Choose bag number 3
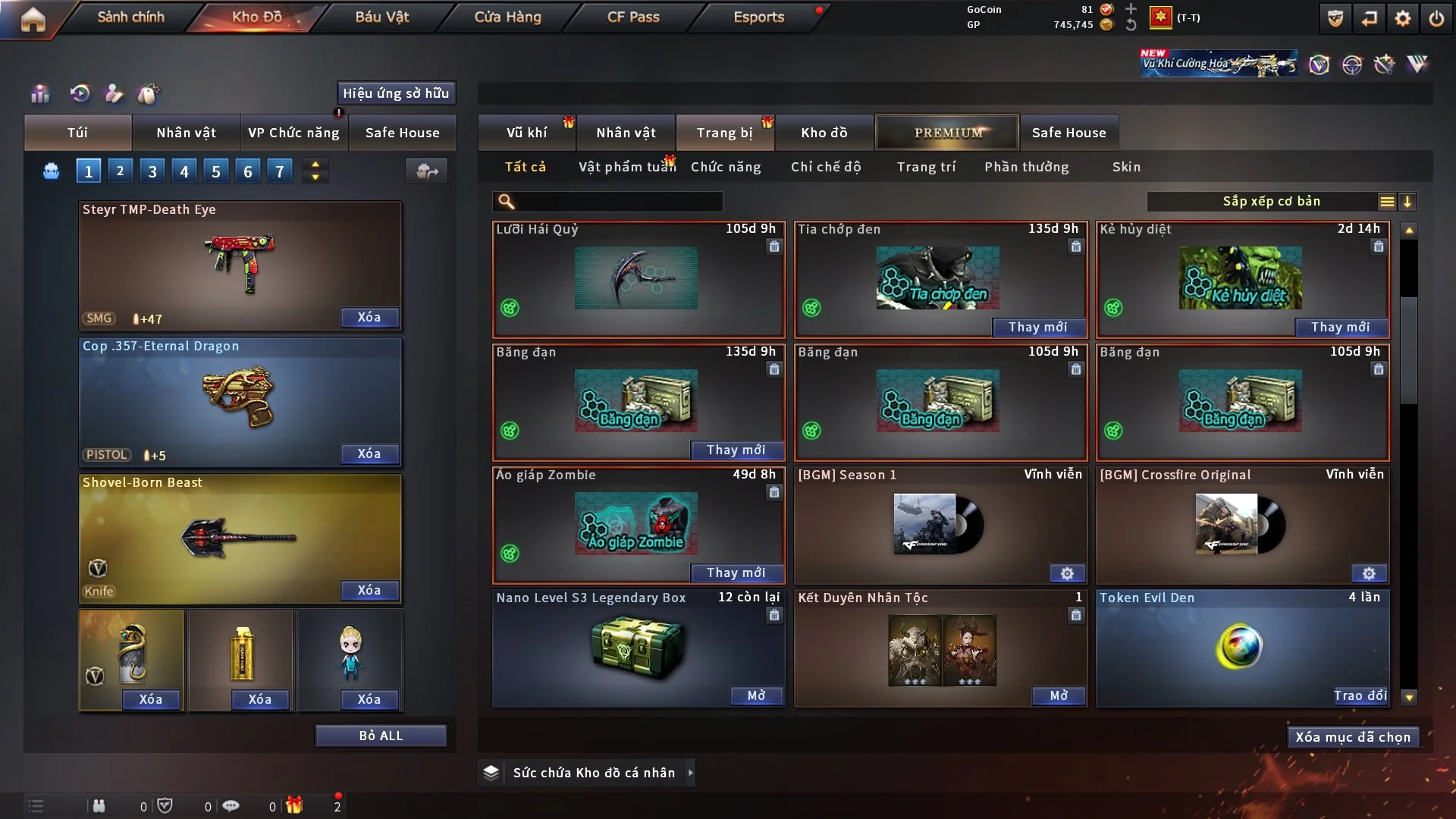The width and height of the screenshot is (1456, 819). tap(152, 171)
